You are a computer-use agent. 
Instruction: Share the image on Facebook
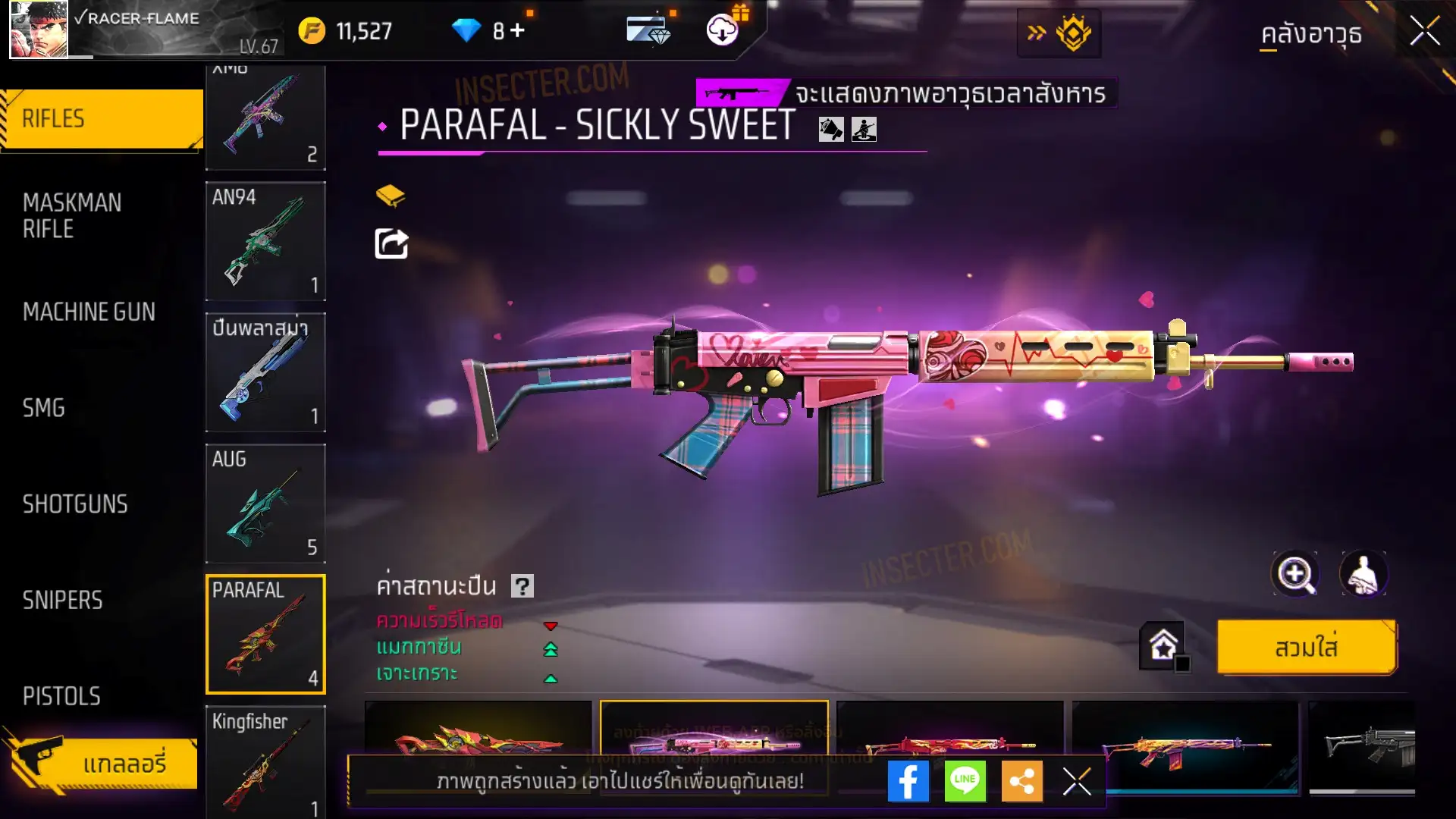(908, 781)
